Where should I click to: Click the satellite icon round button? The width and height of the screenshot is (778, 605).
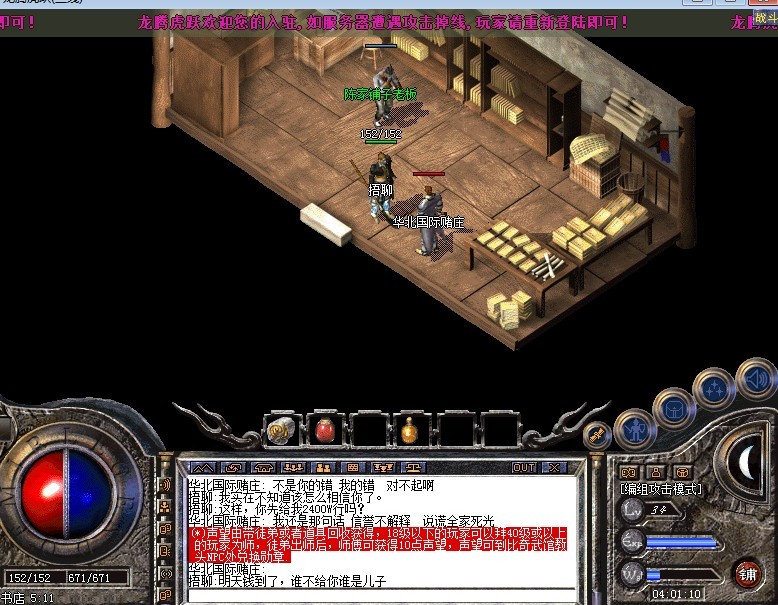[x=598, y=435]
